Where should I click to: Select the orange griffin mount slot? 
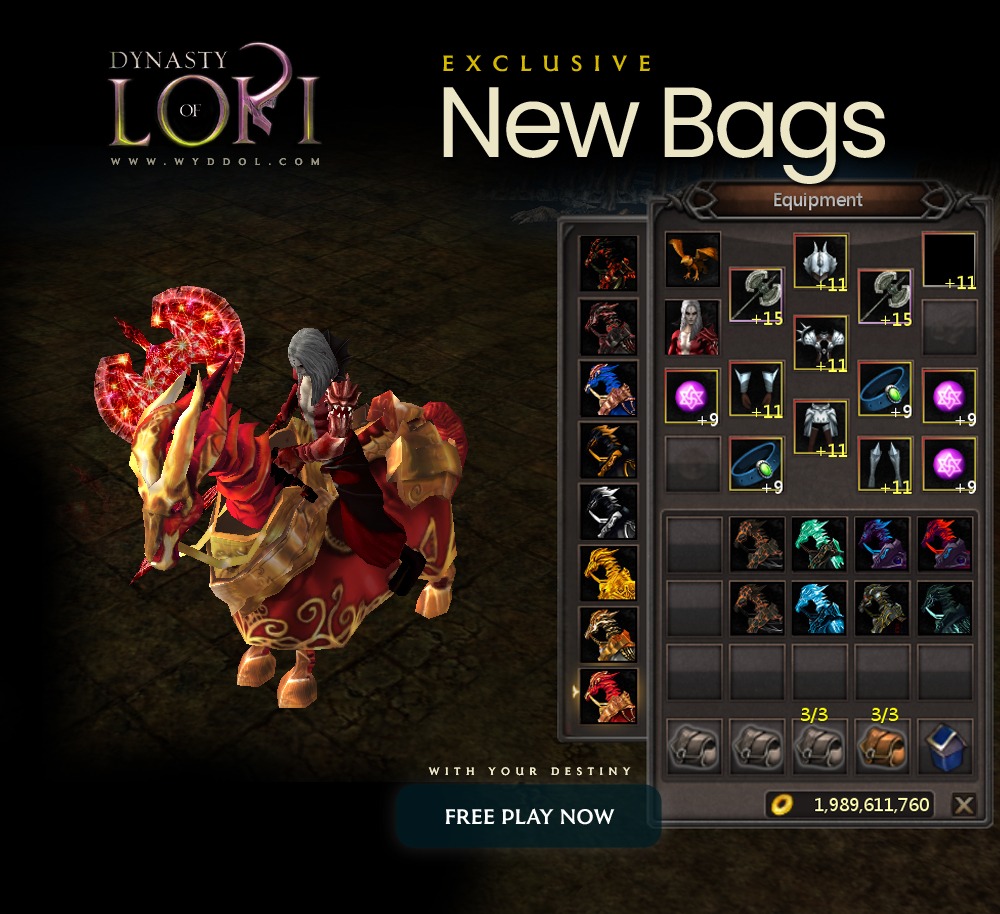[x=693, y=260]
